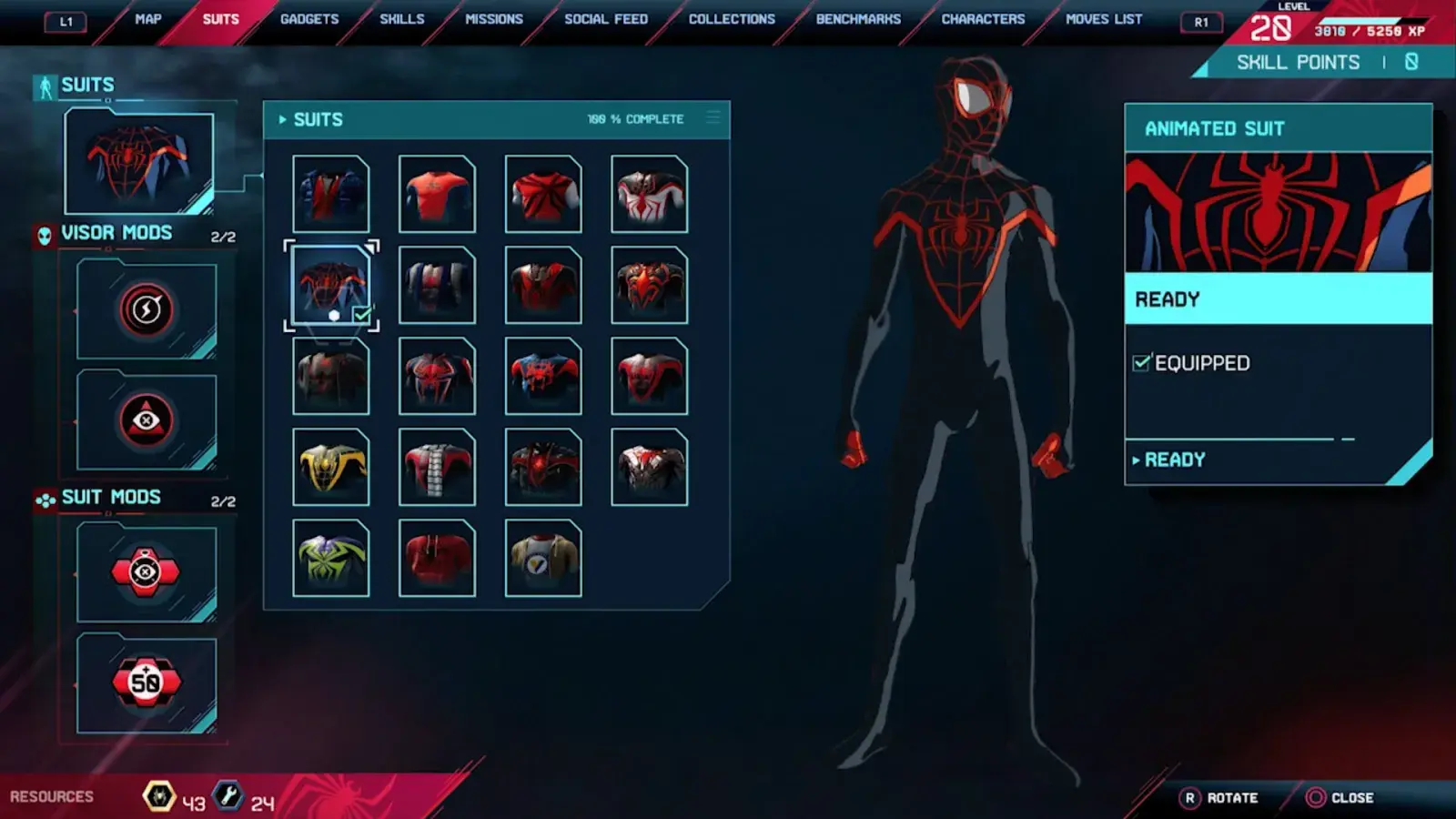Open the Moves List tab
The image size is (1456, 819).
pos(1104,19)
